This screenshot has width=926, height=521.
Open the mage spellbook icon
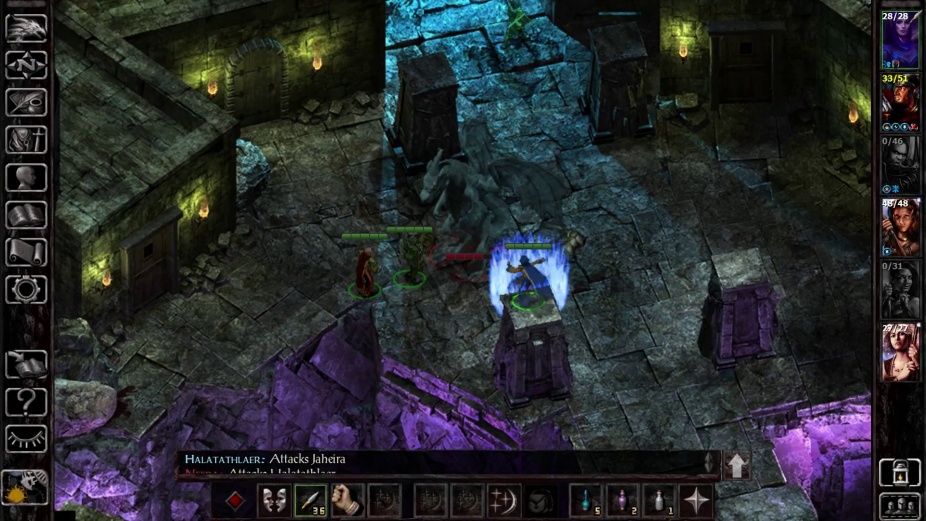point(26,215)
